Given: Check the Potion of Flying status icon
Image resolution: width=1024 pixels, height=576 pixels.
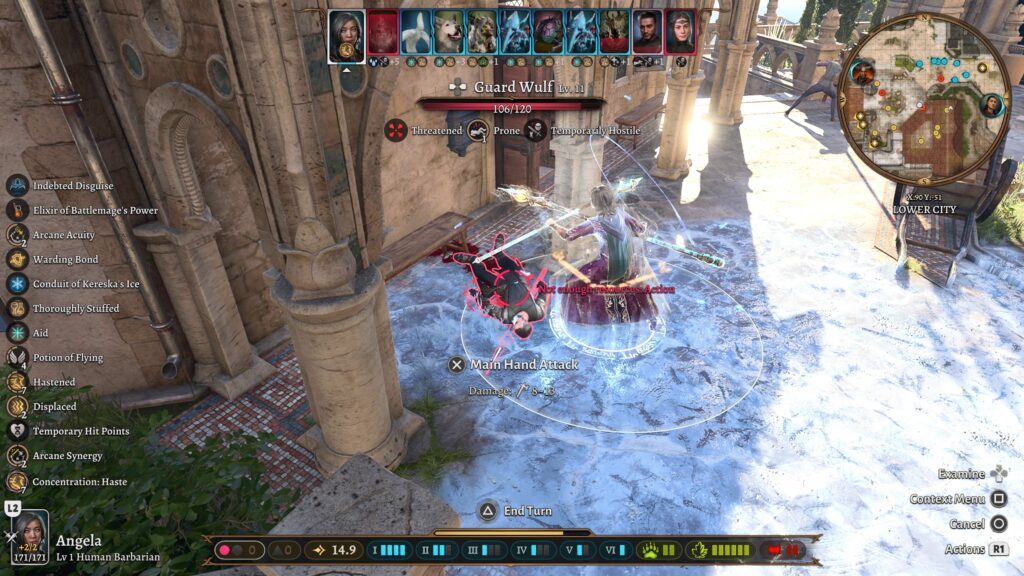Looking at the screenshot, I should click(17, 358).
